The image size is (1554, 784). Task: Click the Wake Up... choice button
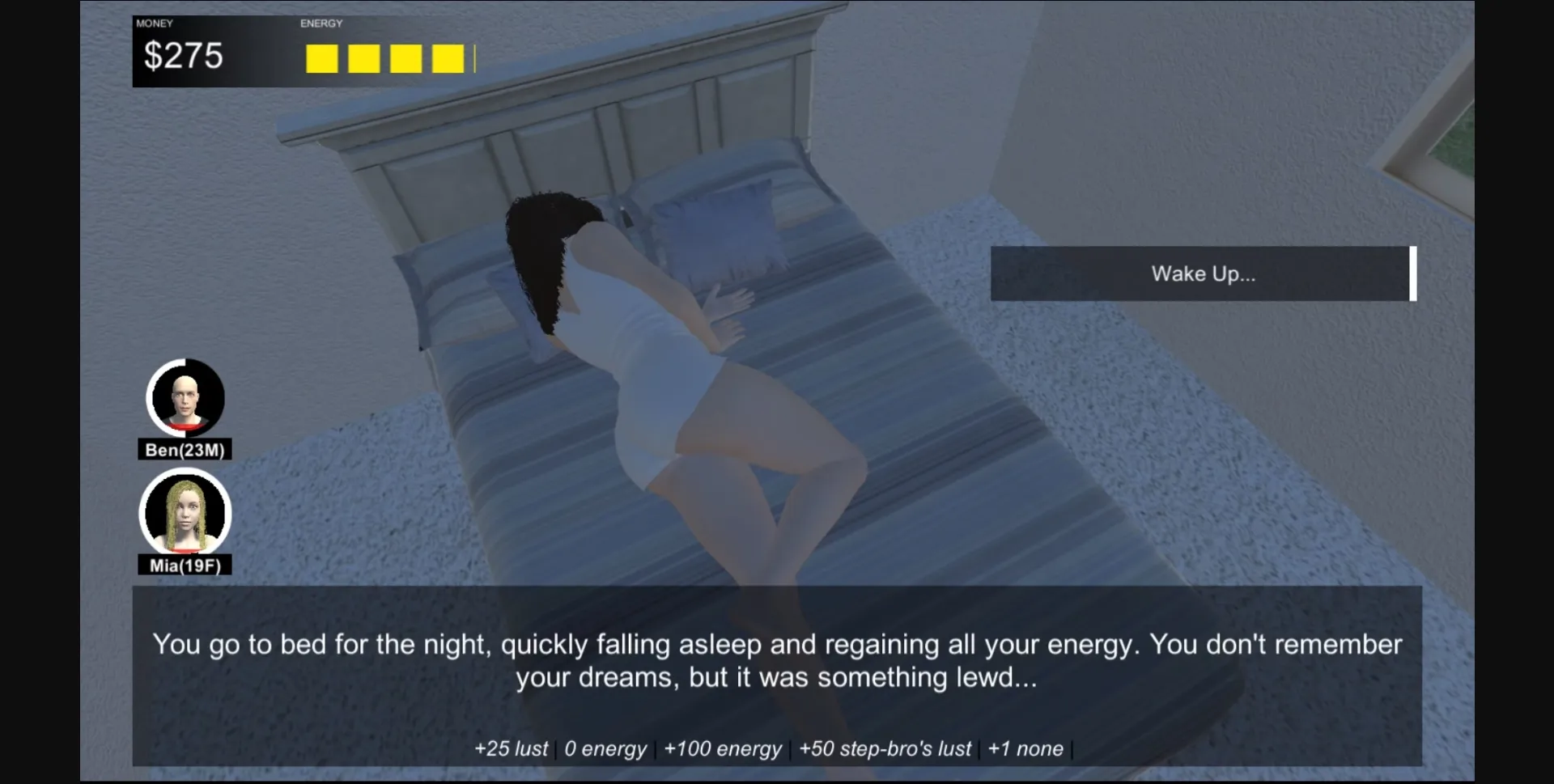point(1202,273)
